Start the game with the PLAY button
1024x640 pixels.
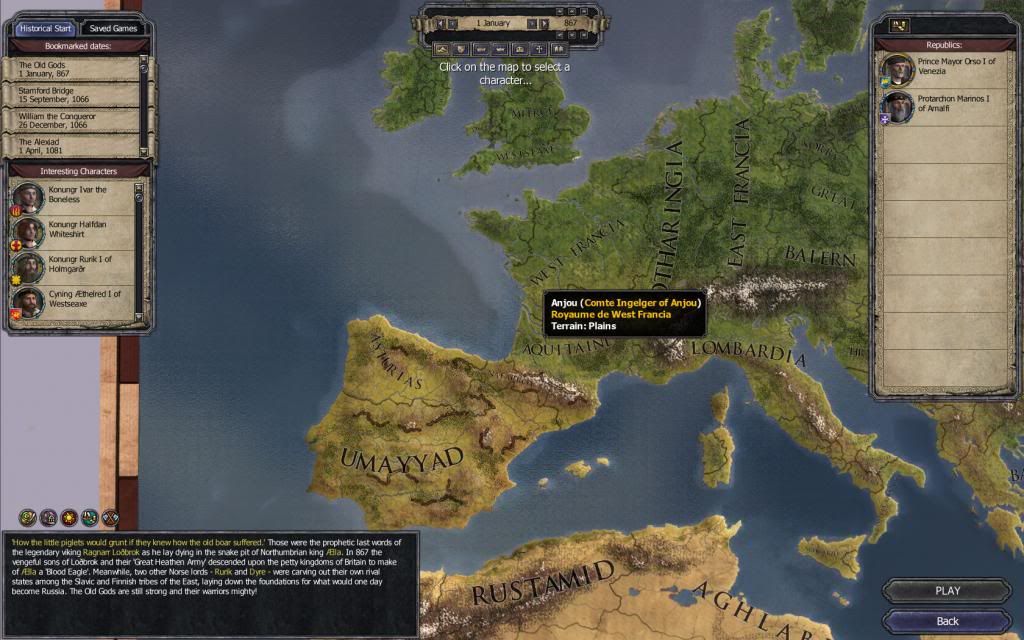pos(947,590)
